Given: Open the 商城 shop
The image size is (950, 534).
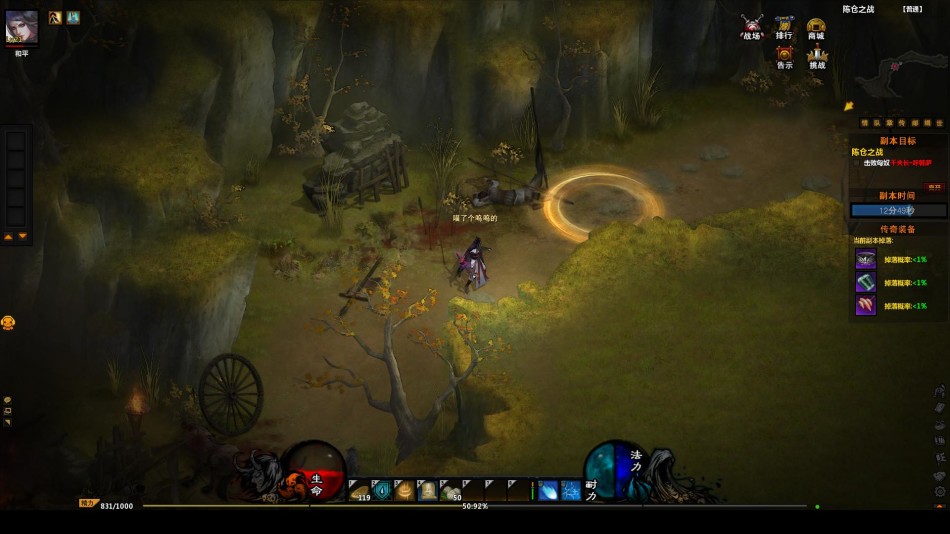Looking at the screenshot, I should [816, 26].
